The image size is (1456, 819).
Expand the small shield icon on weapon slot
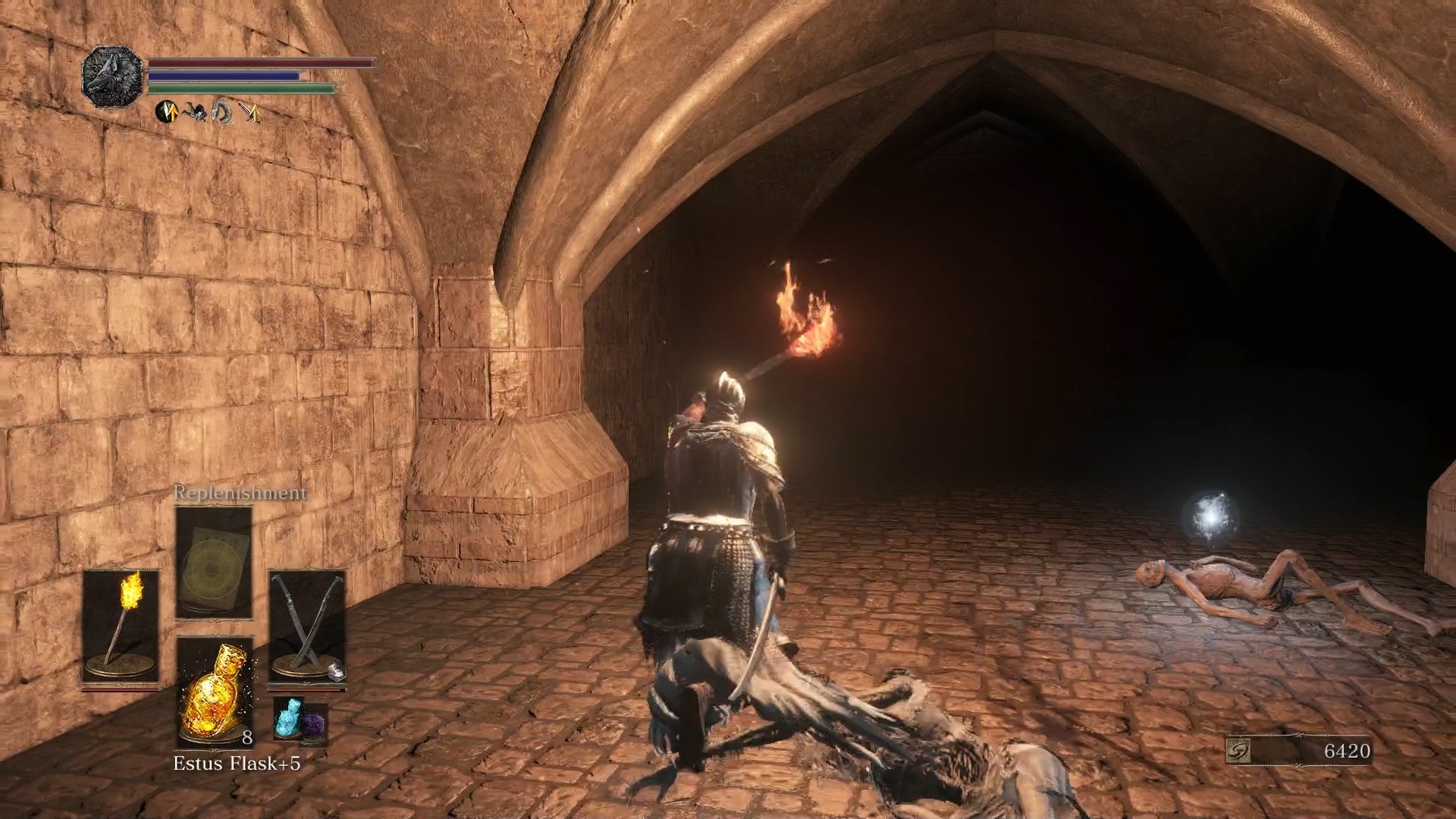point(337,672)
